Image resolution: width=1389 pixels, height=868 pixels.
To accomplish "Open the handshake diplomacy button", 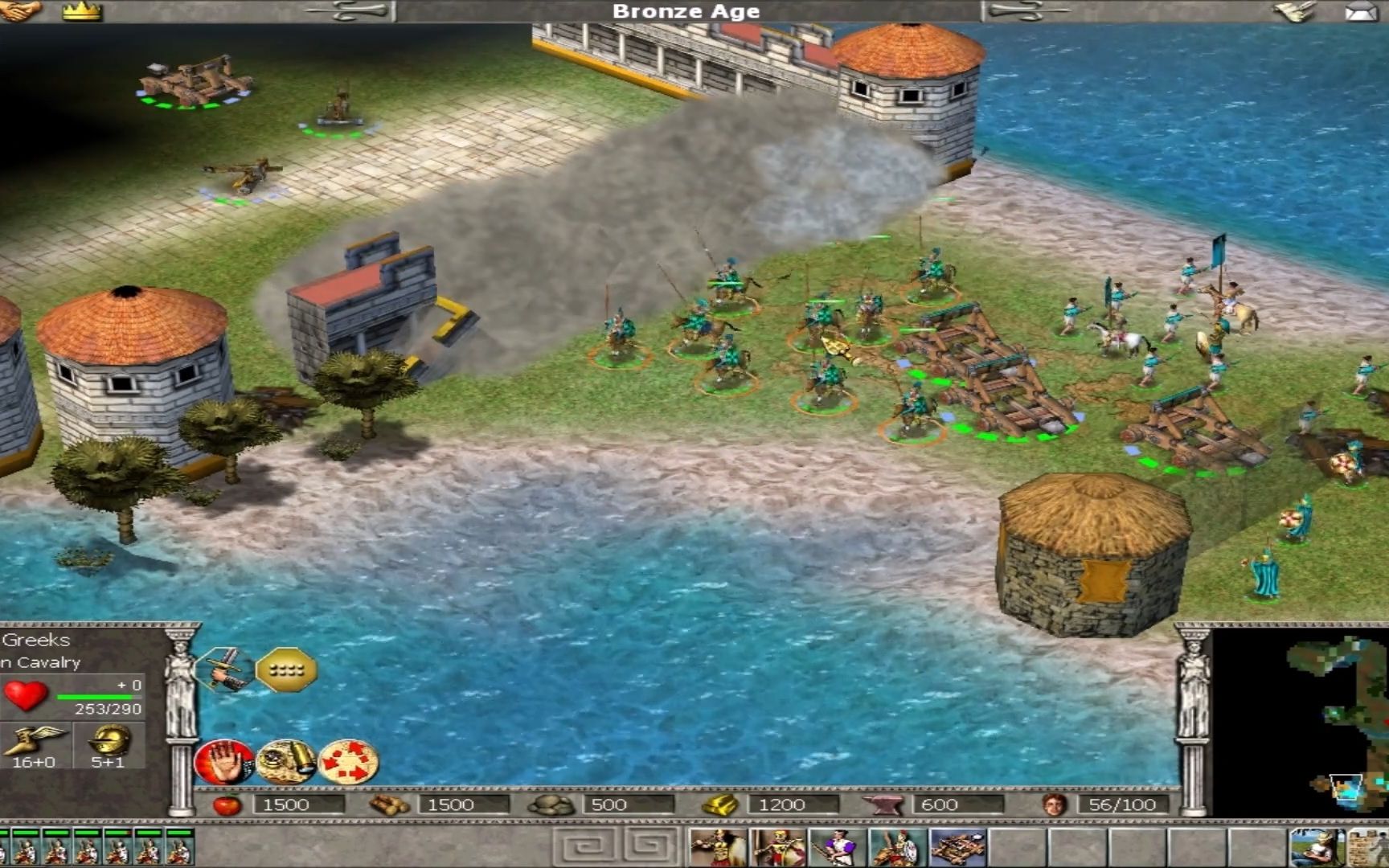I will [x=19, y=10].
